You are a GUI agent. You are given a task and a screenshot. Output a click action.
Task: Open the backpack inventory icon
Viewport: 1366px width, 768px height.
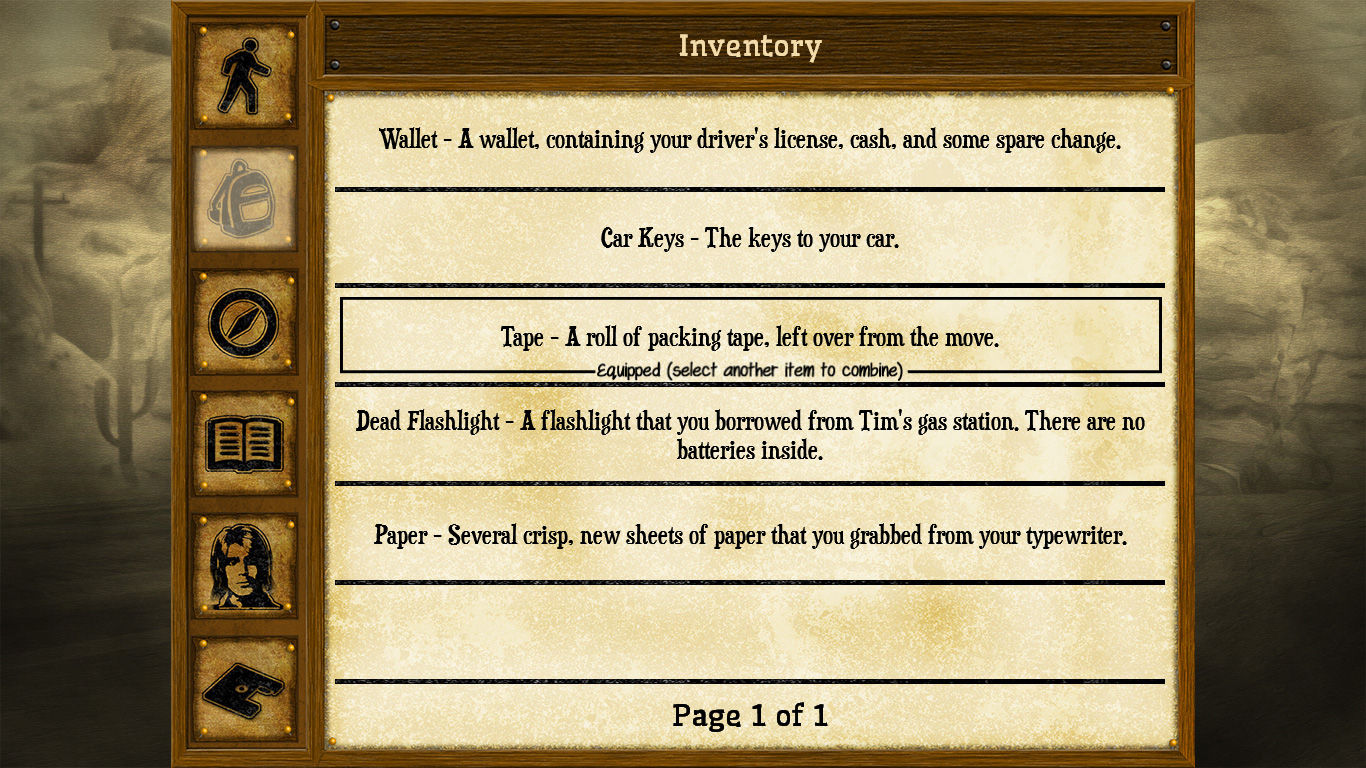[x=243, y=197]
